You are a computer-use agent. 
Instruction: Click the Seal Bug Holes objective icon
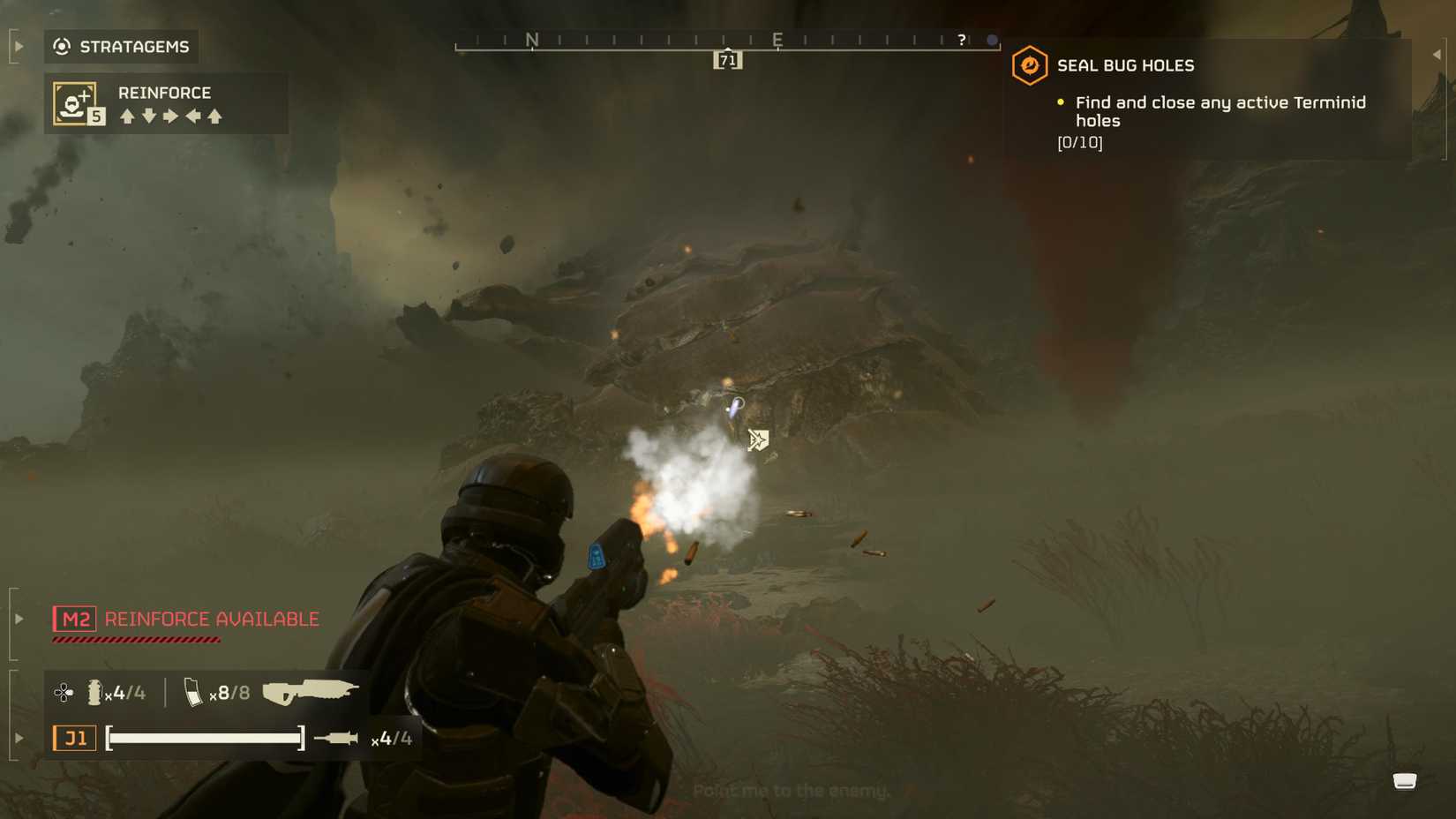click(1029, 64)
